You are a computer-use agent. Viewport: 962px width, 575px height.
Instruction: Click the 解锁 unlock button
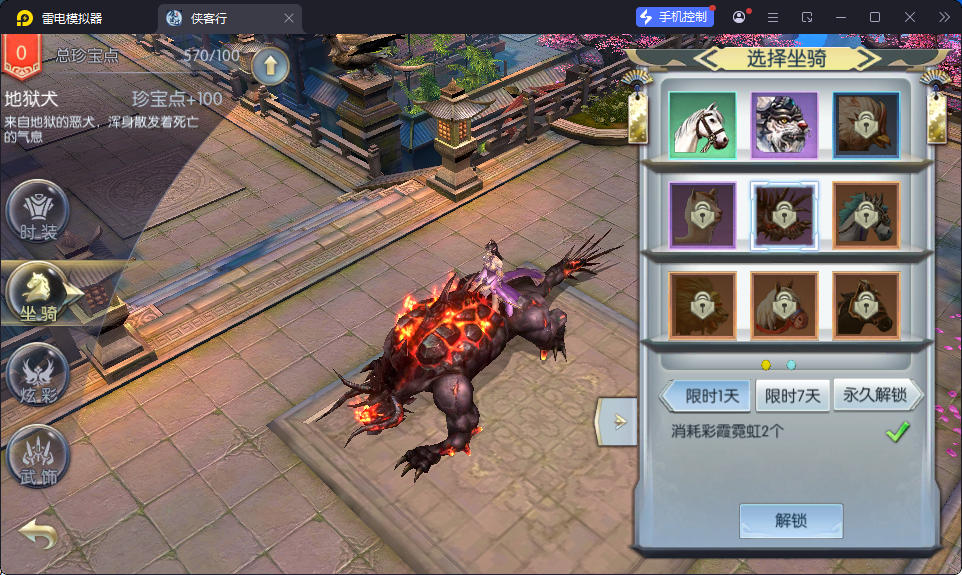coord(790,521)
